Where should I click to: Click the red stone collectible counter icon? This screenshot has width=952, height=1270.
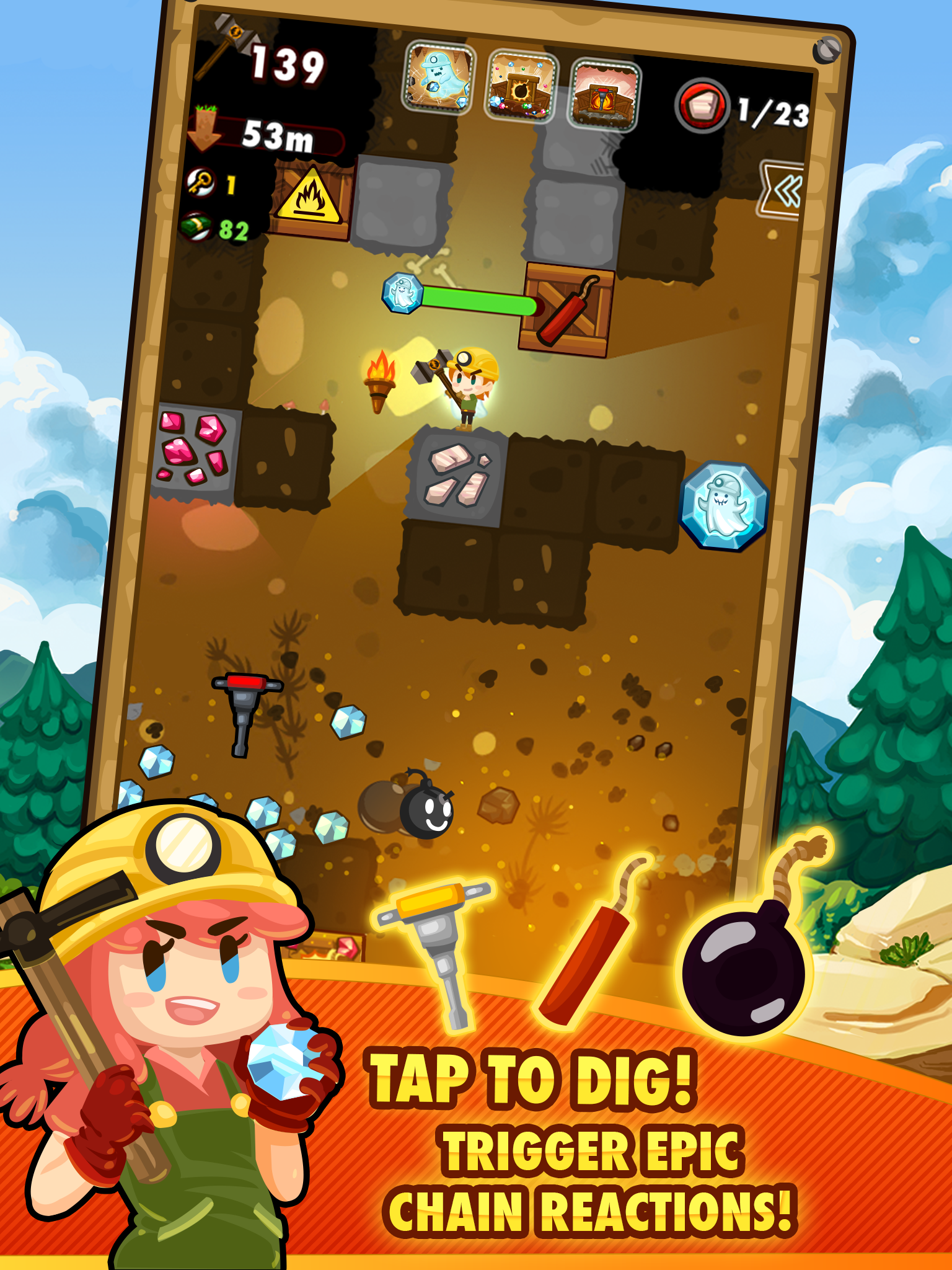[x=703, y=104]
